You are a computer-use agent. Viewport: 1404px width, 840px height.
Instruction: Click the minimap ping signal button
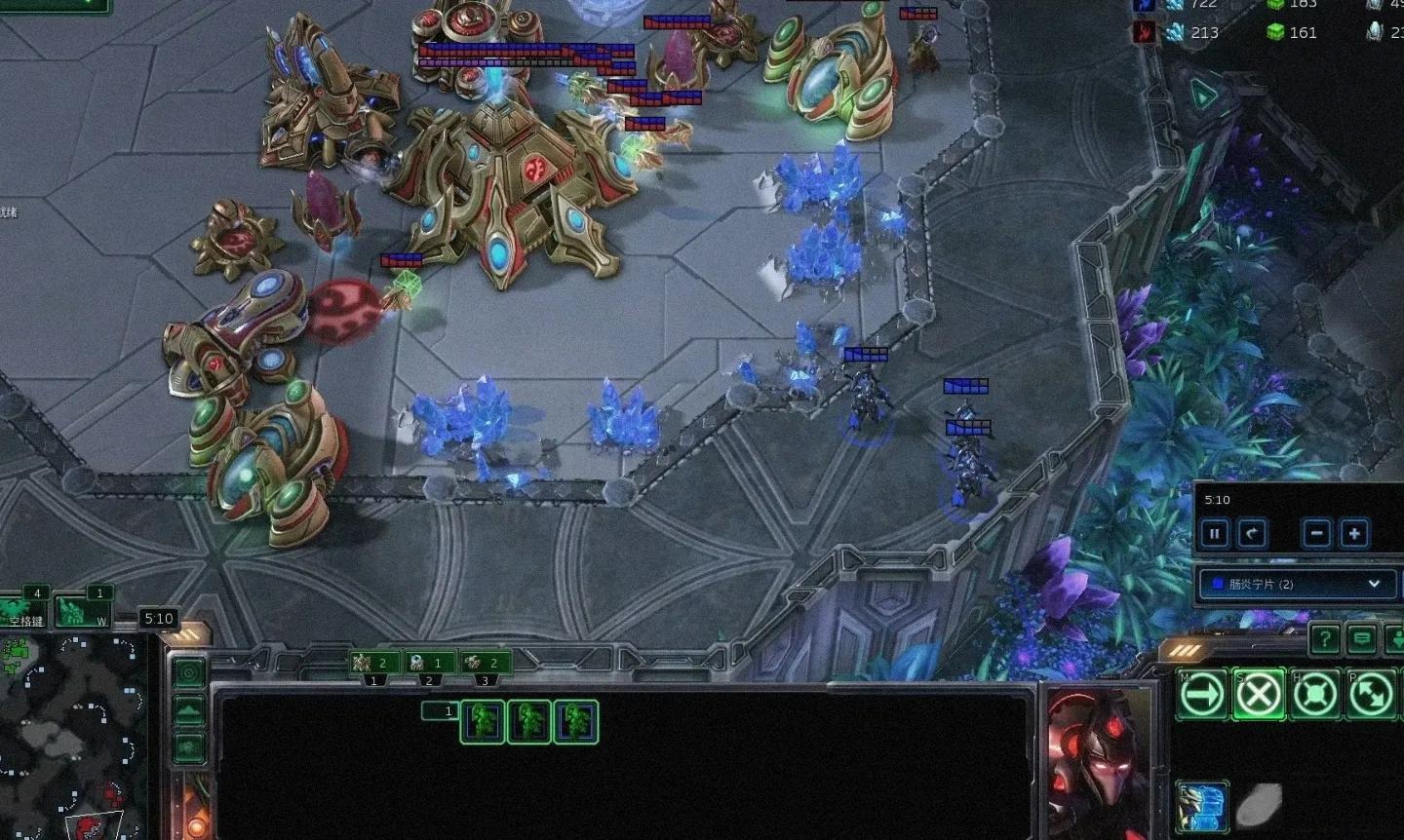click(x=189, y=672)
